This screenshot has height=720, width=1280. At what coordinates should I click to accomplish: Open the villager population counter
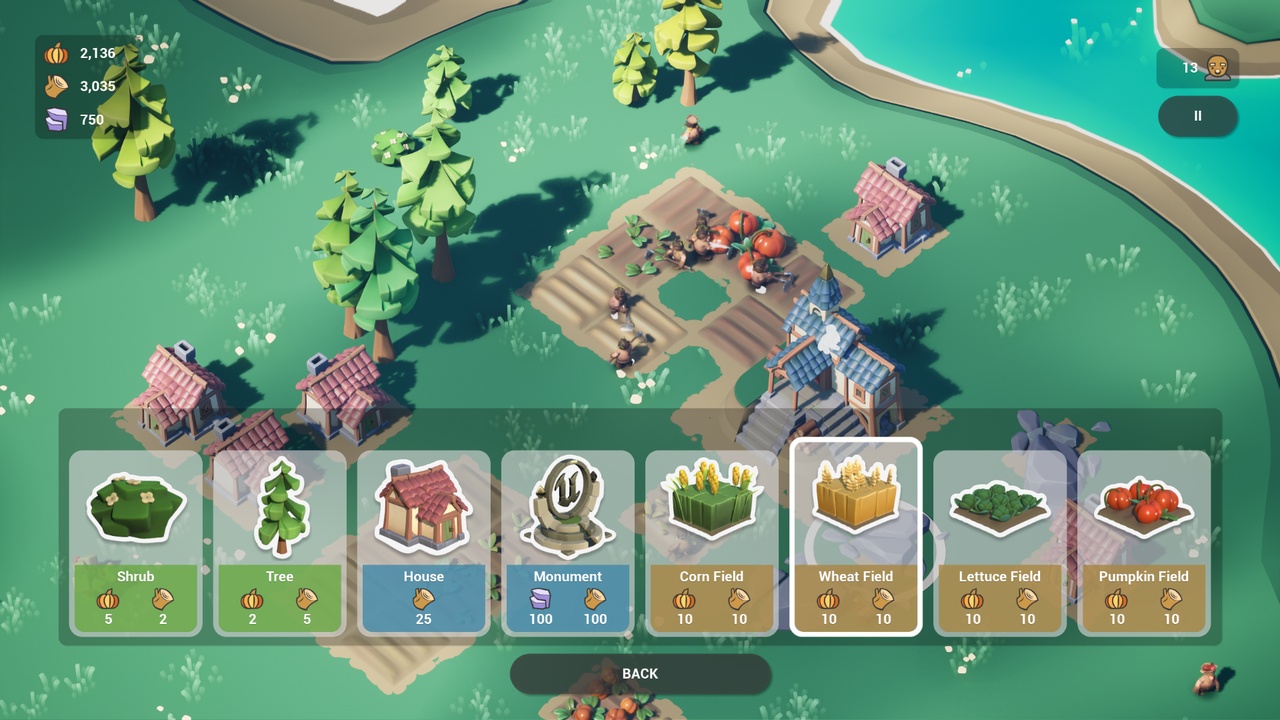1198,68
